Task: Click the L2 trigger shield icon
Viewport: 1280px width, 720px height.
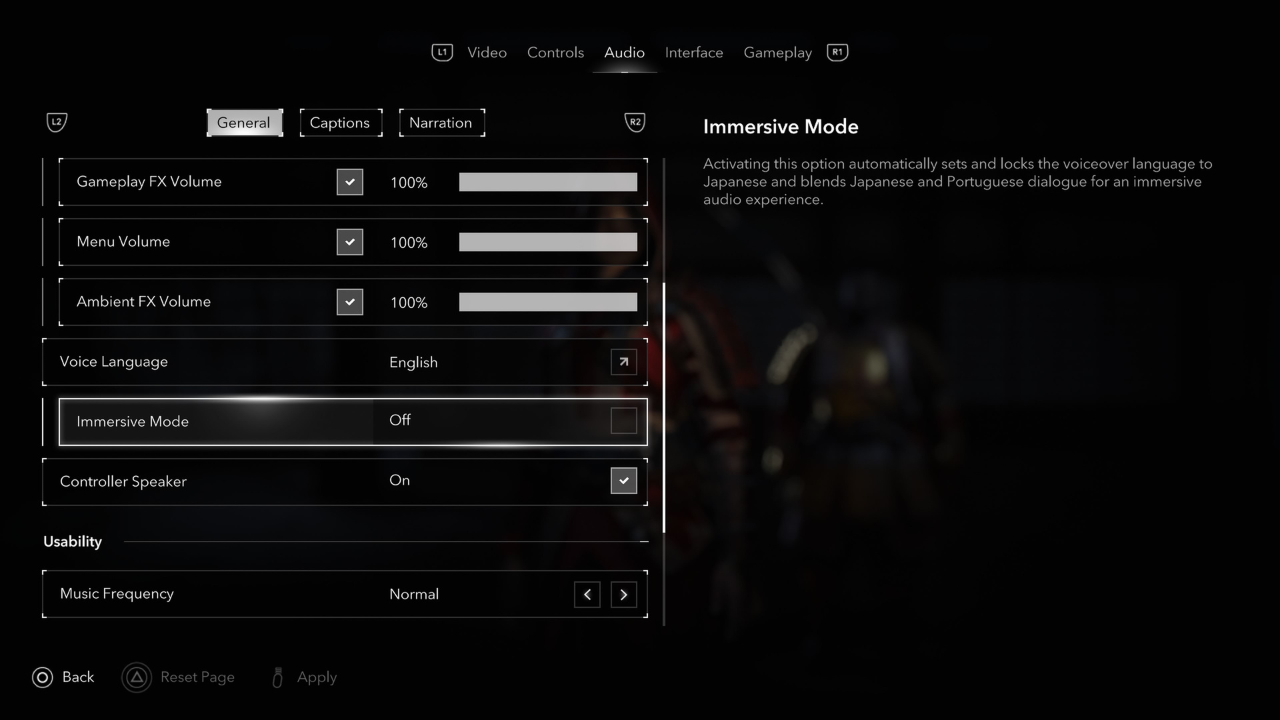Action: coord(56,122)
